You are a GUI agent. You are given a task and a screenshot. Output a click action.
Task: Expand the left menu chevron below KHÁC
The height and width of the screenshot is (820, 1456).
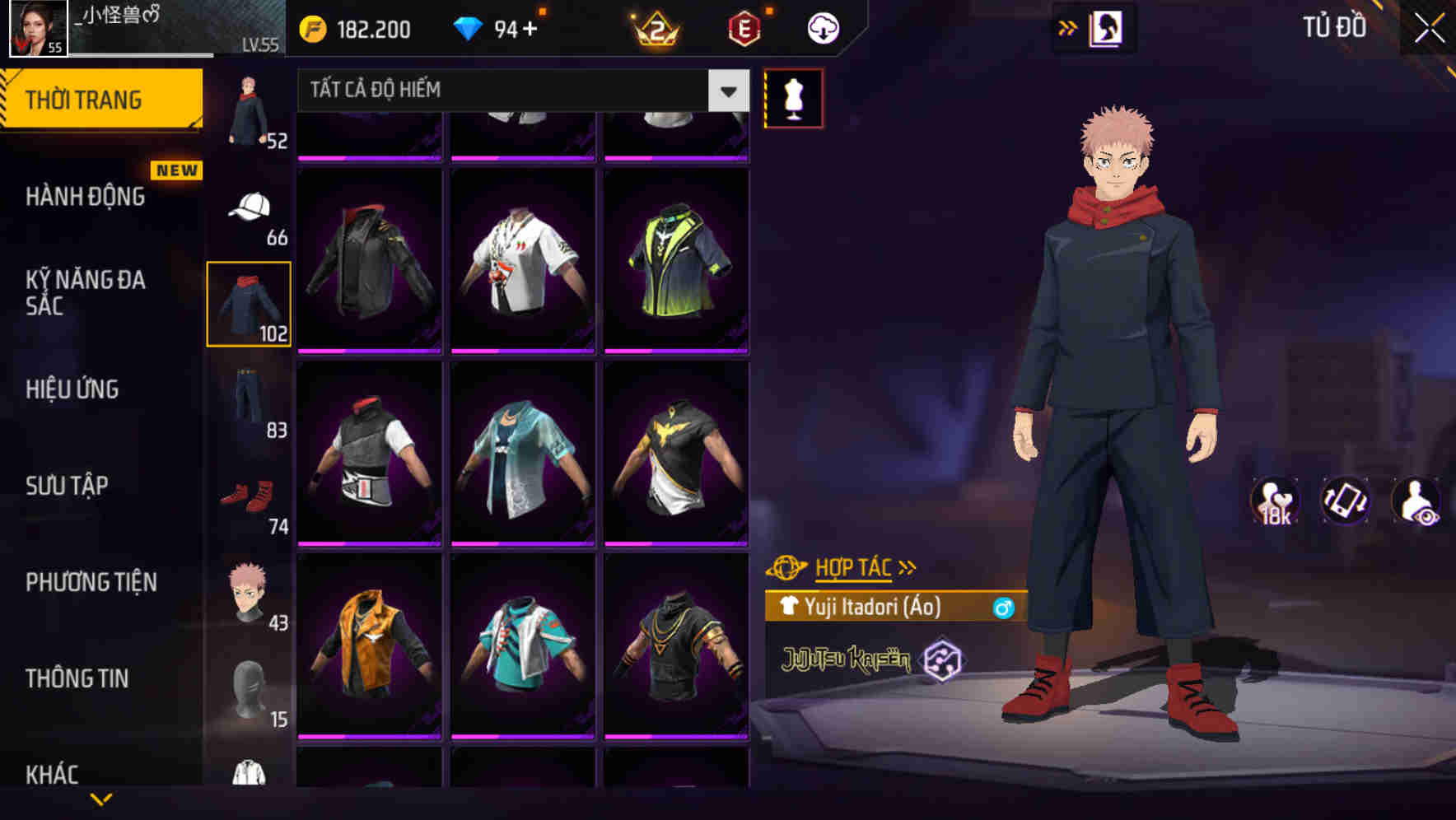99,799
